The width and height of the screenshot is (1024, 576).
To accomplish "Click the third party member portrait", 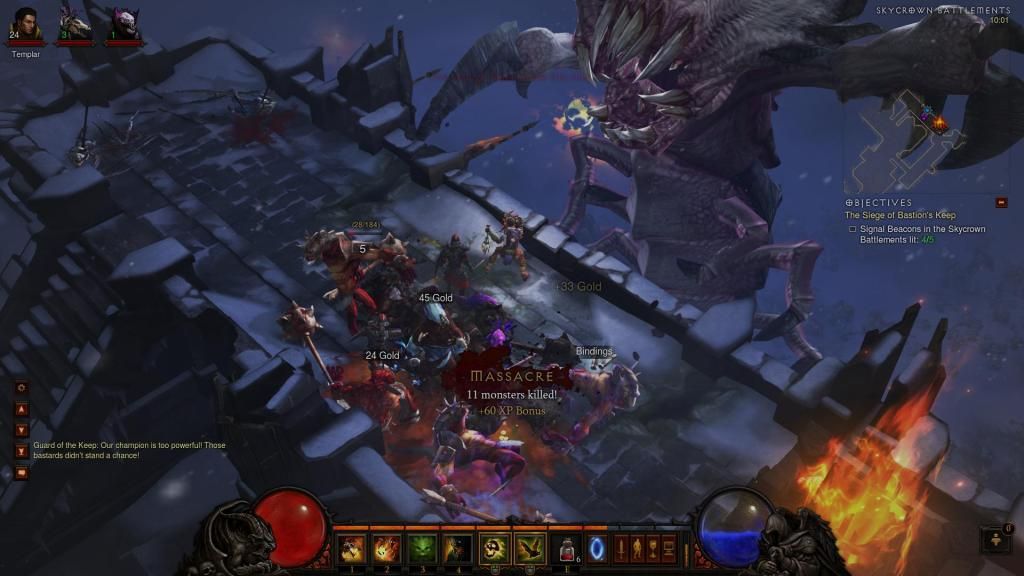I will pyautogui.click(x=122, y=22).
